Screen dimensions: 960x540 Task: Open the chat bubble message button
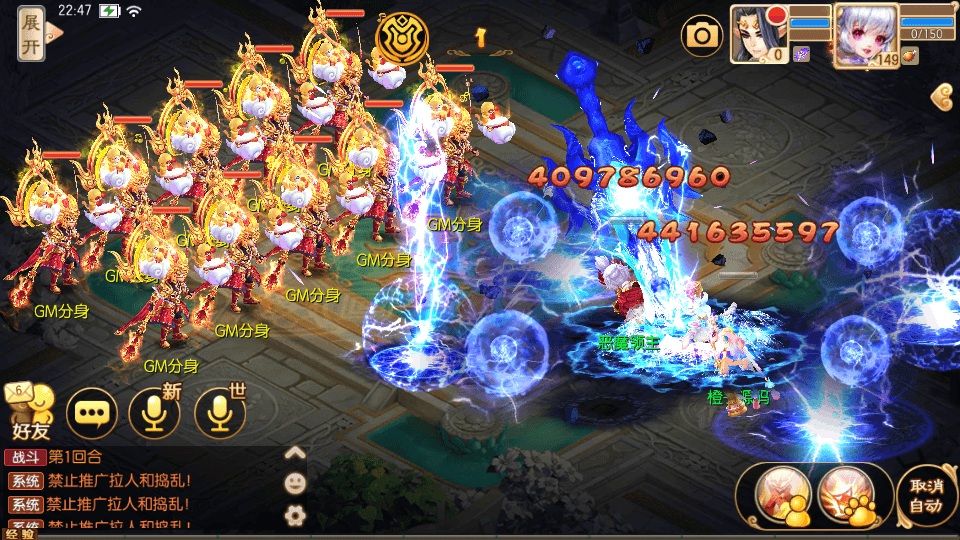[91, 412]
